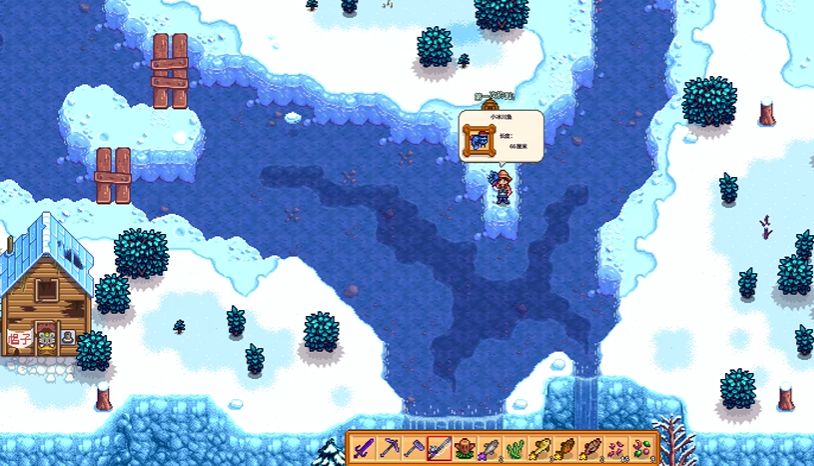Select the purple sword hotbar slot
Viewport: 814px width, 466px height.
click(x=361, y=449)
